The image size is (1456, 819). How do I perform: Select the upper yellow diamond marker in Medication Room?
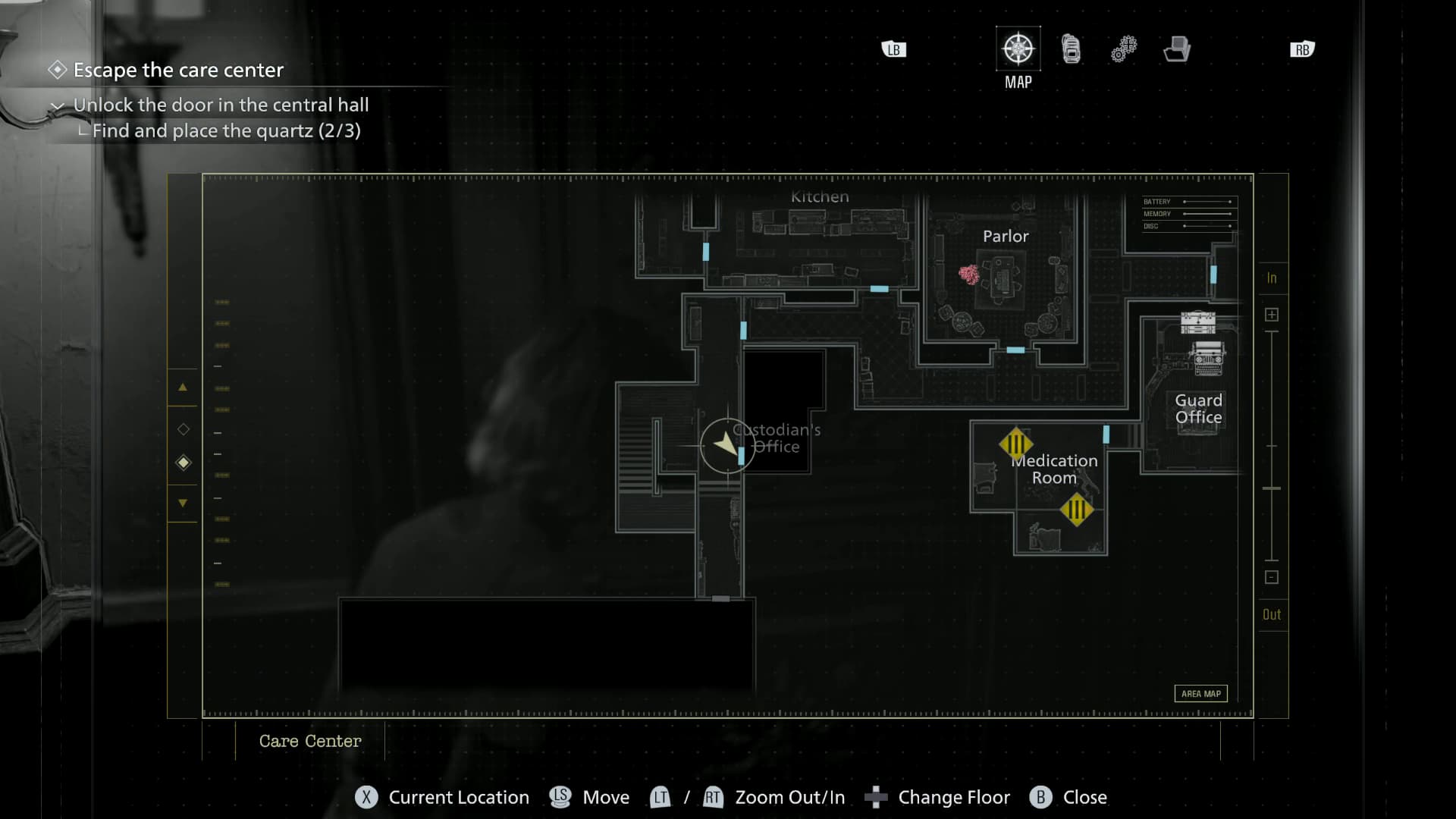point(1015,444)
